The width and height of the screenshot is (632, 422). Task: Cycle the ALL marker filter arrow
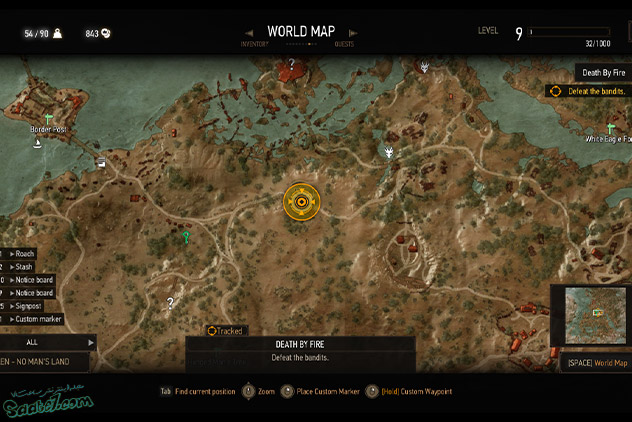(x=91, y=342)
